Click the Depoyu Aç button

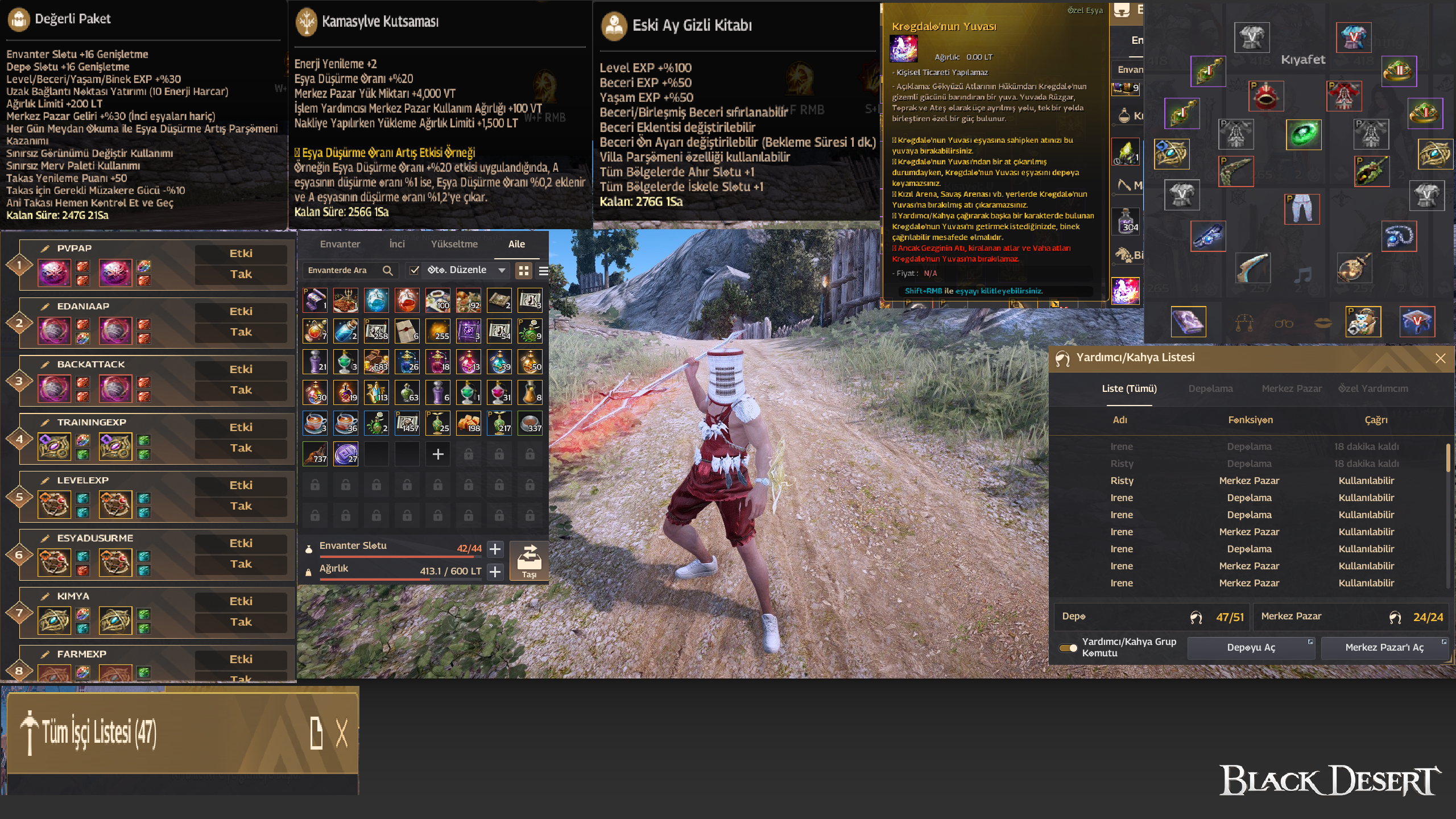1251,648
